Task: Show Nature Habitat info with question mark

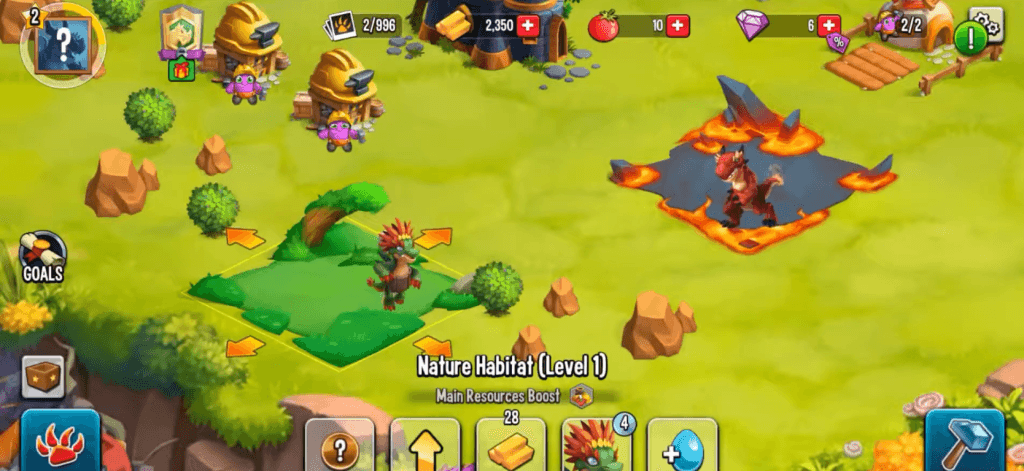Action: click(340, 445)
